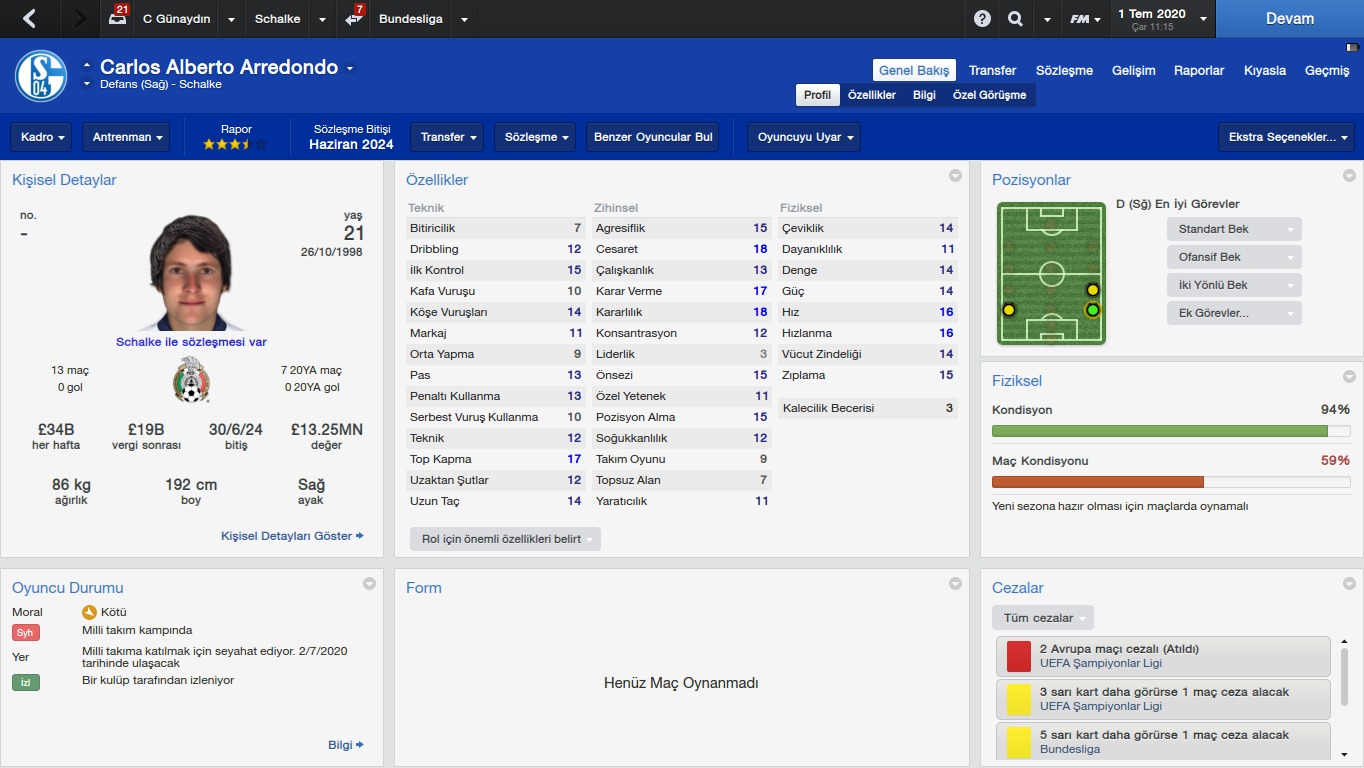Show the Gelişim tab
The image size is (1364, 768).
tap(1135, 70)
